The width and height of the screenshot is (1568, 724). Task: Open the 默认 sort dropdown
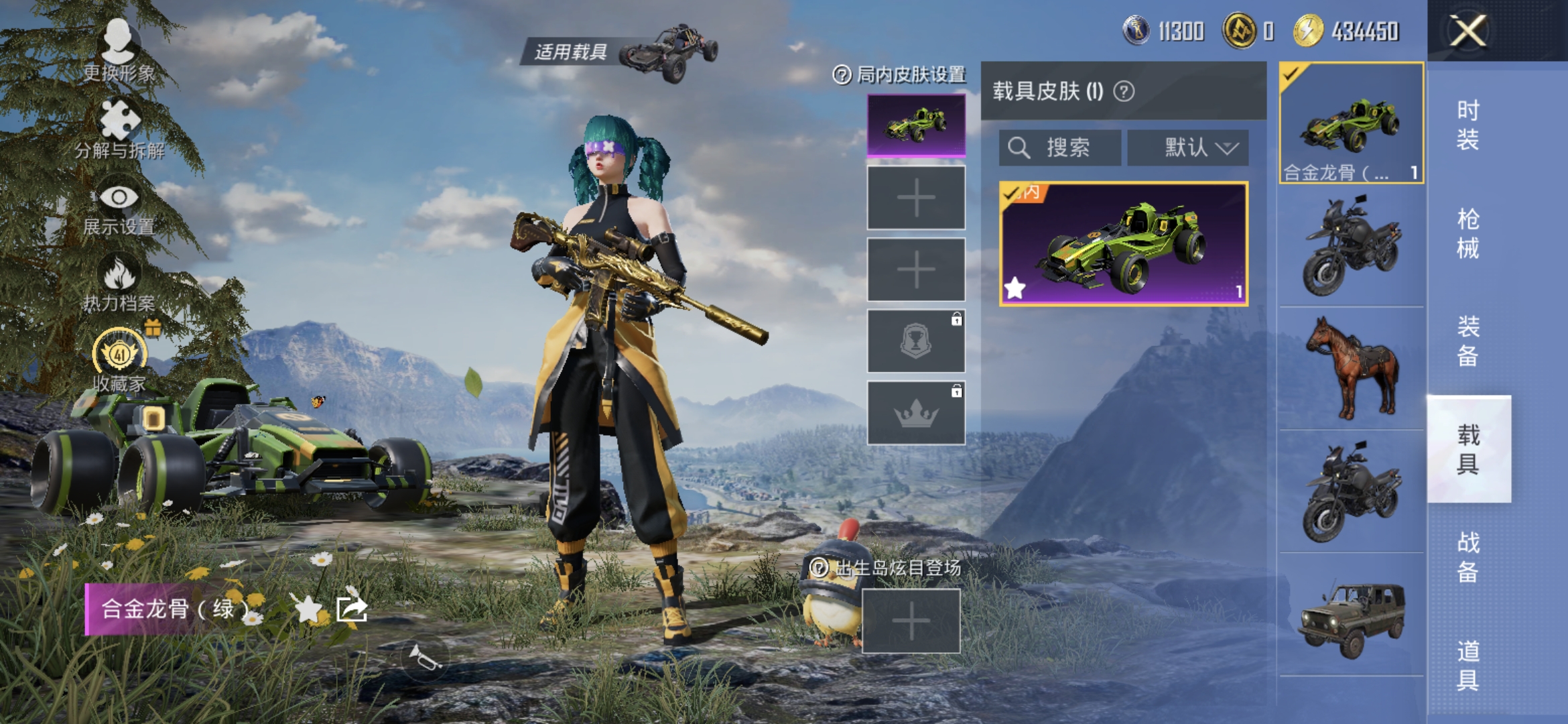pos(1187,147)
